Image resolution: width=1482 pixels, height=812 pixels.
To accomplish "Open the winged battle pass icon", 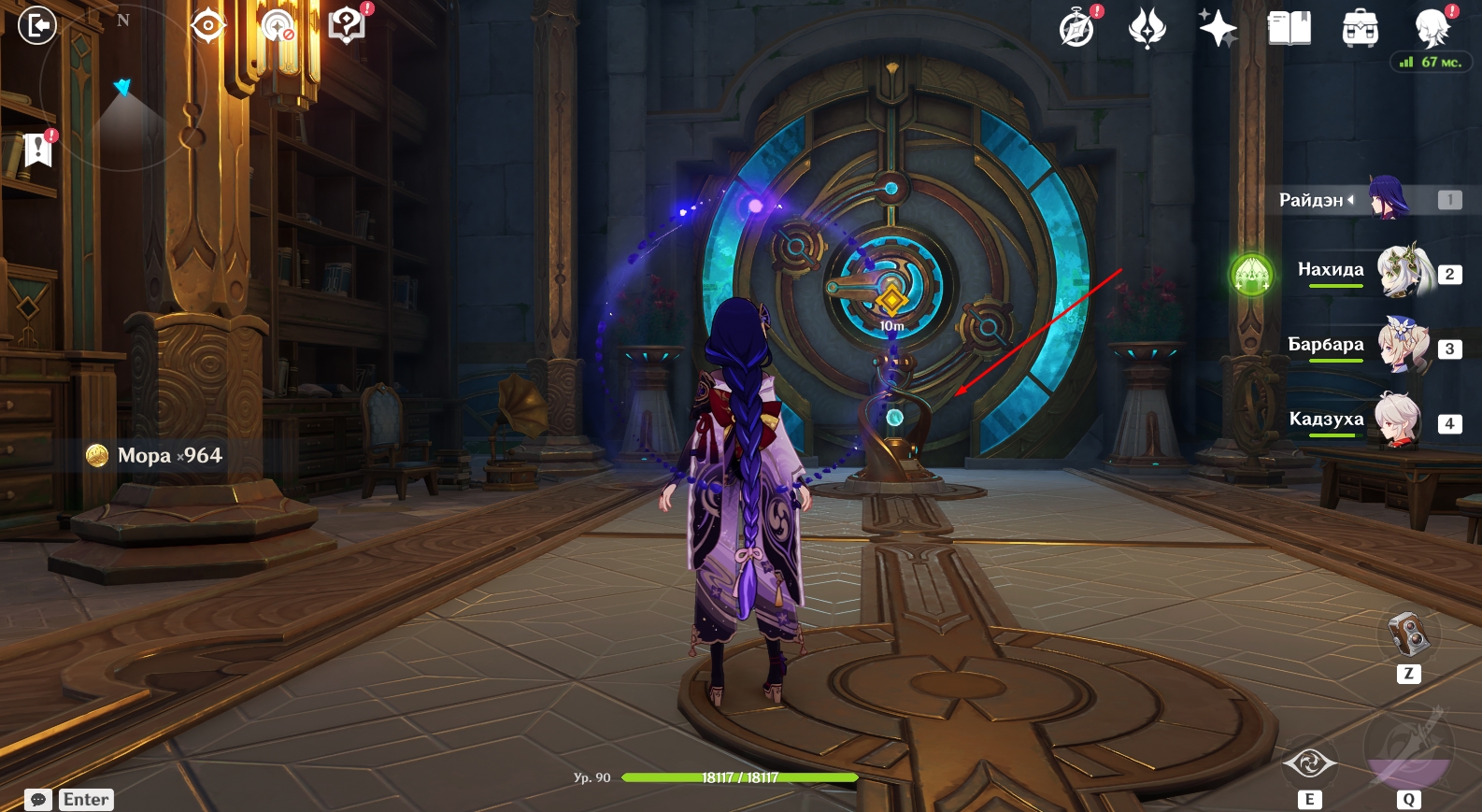I will (1147, 28).
